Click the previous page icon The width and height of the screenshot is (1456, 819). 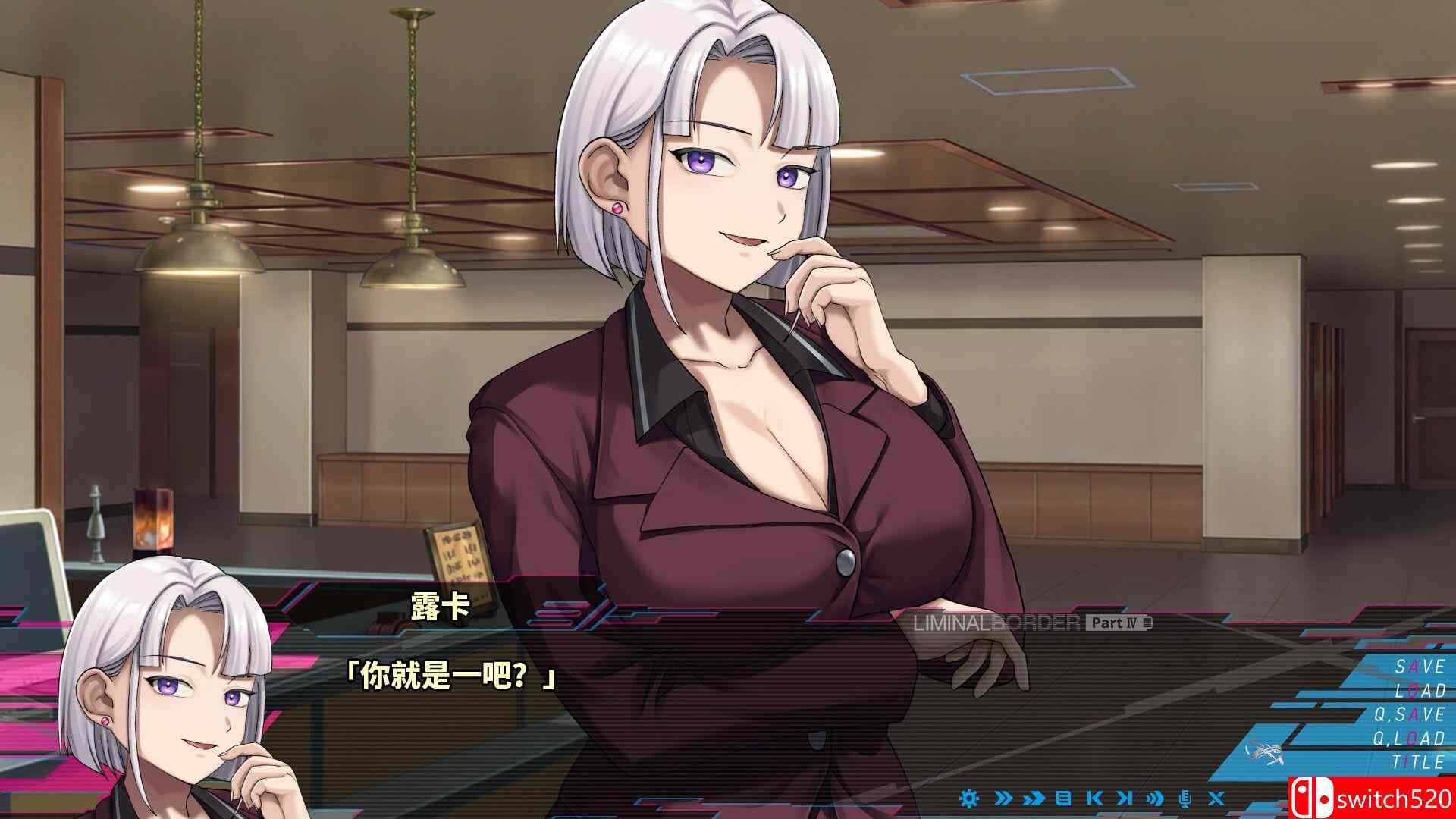pyautogui.click(x=1095, y=798)
